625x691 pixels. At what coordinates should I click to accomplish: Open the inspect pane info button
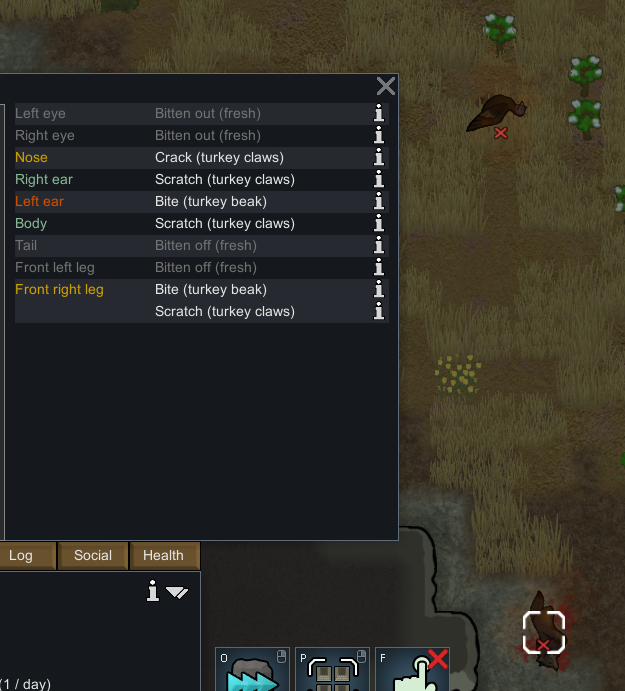(x=152, y=592)
